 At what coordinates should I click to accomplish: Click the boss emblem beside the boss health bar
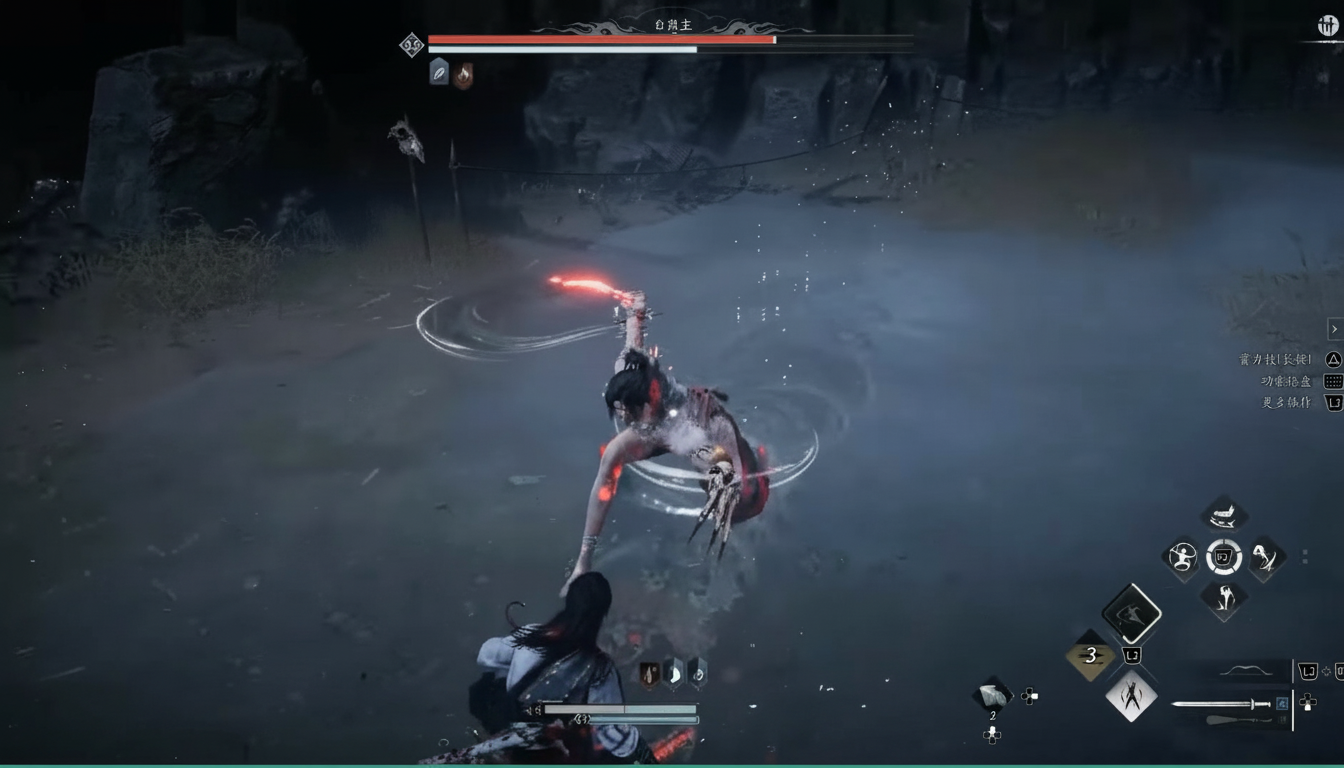click(x=411, y=45)
